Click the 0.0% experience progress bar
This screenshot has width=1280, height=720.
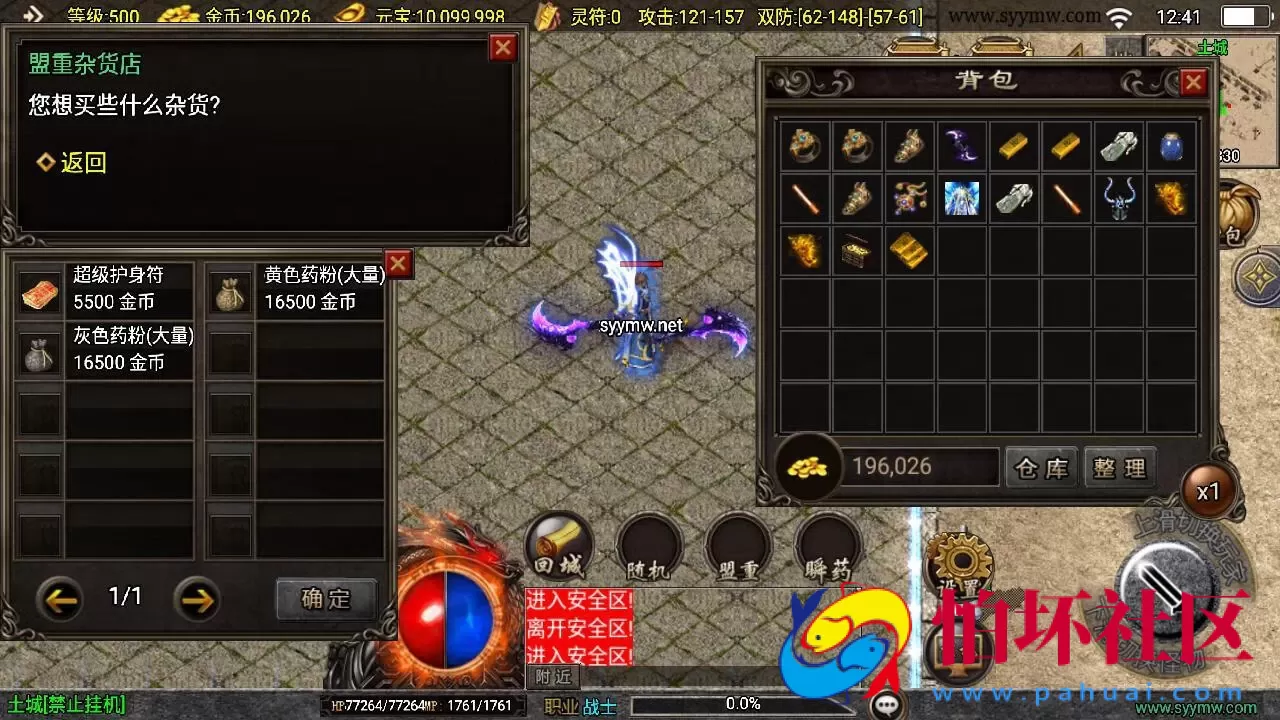point(745,702)
